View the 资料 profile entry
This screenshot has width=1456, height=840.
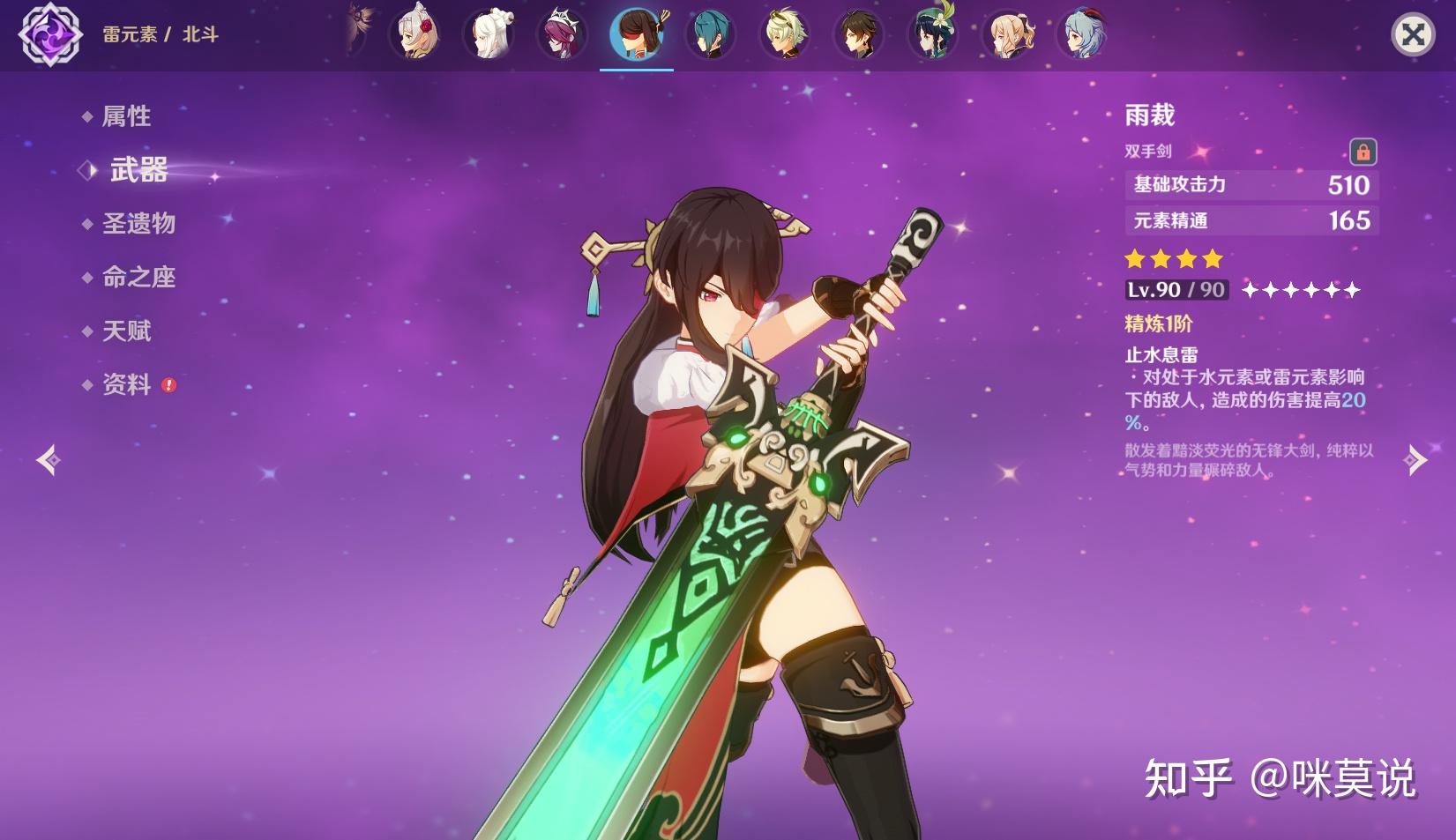[x=126, y=385]
